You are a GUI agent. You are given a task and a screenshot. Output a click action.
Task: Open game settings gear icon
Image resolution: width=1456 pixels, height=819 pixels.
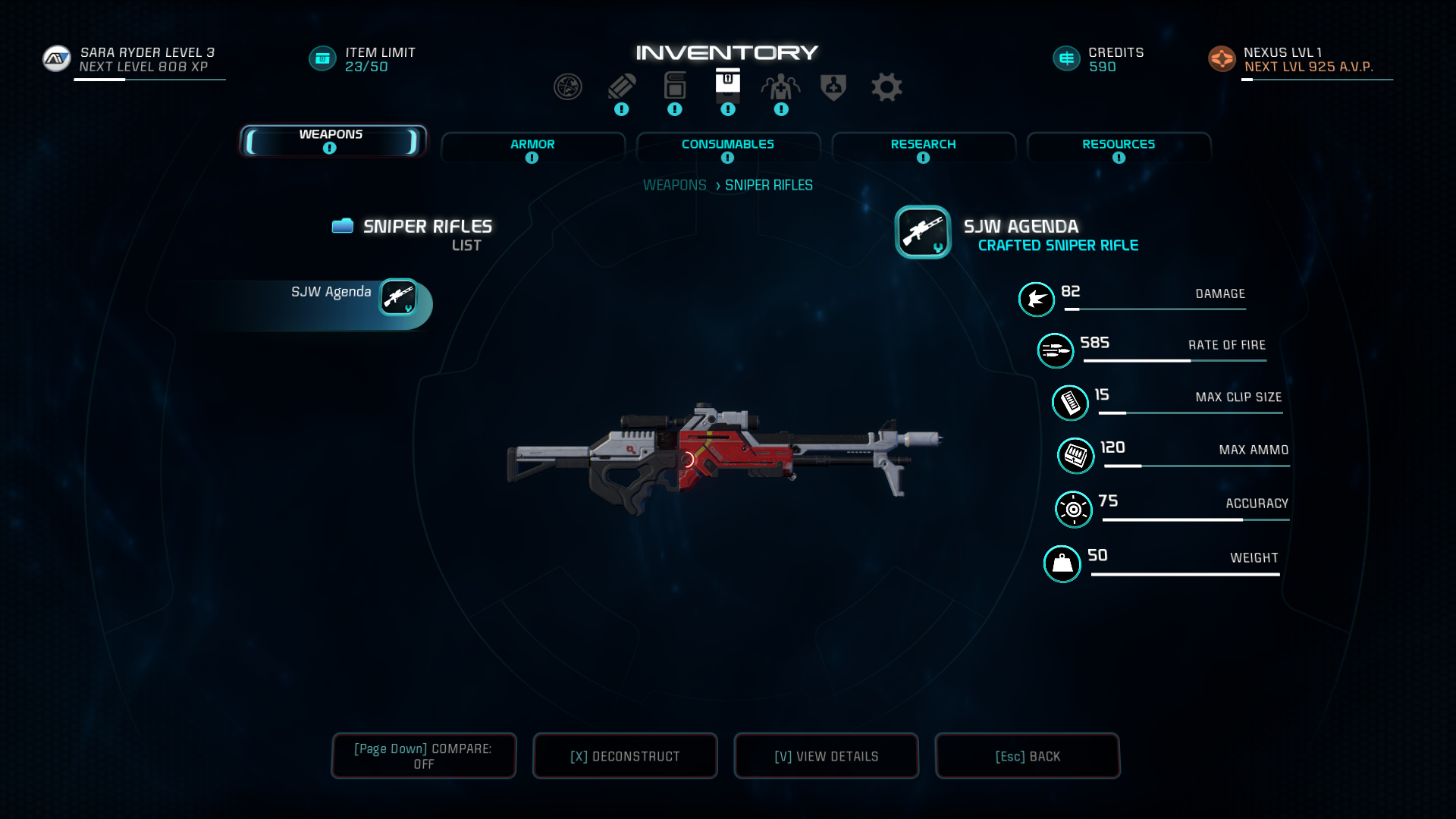[x=886, y=87]
